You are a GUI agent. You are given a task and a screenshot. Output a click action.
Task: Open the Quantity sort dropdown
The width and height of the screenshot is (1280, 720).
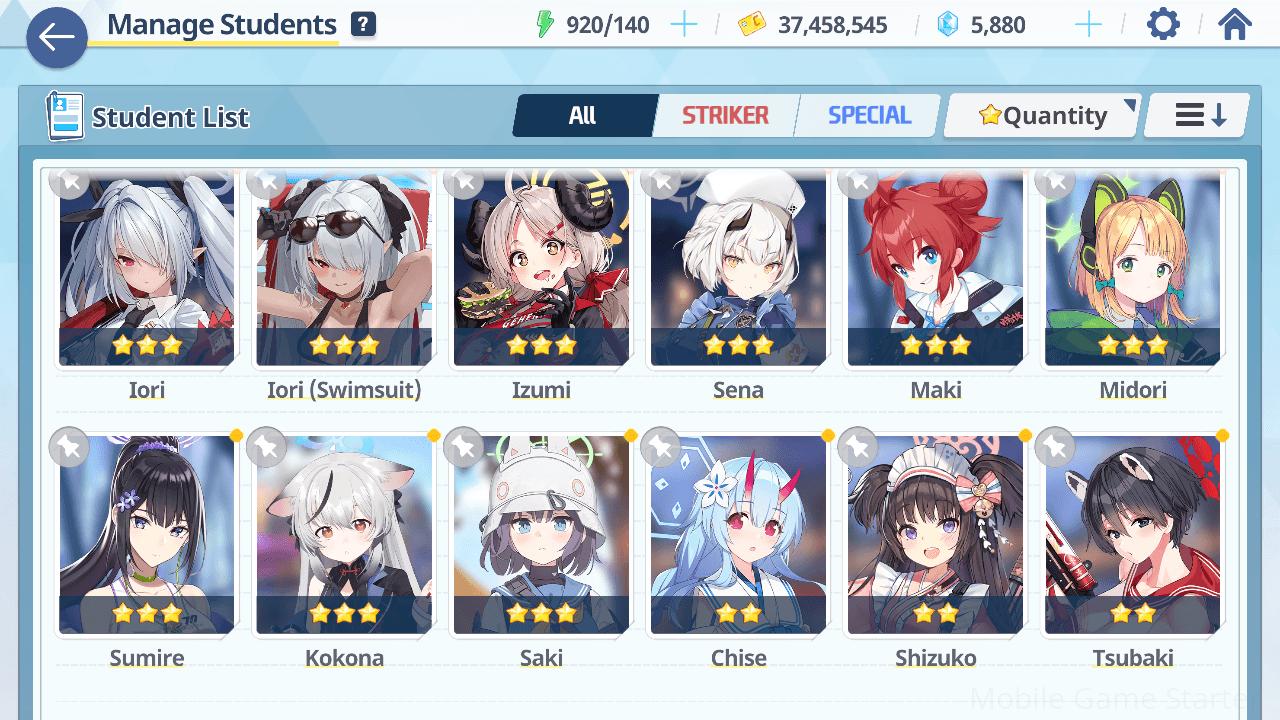click(1043, 116)
